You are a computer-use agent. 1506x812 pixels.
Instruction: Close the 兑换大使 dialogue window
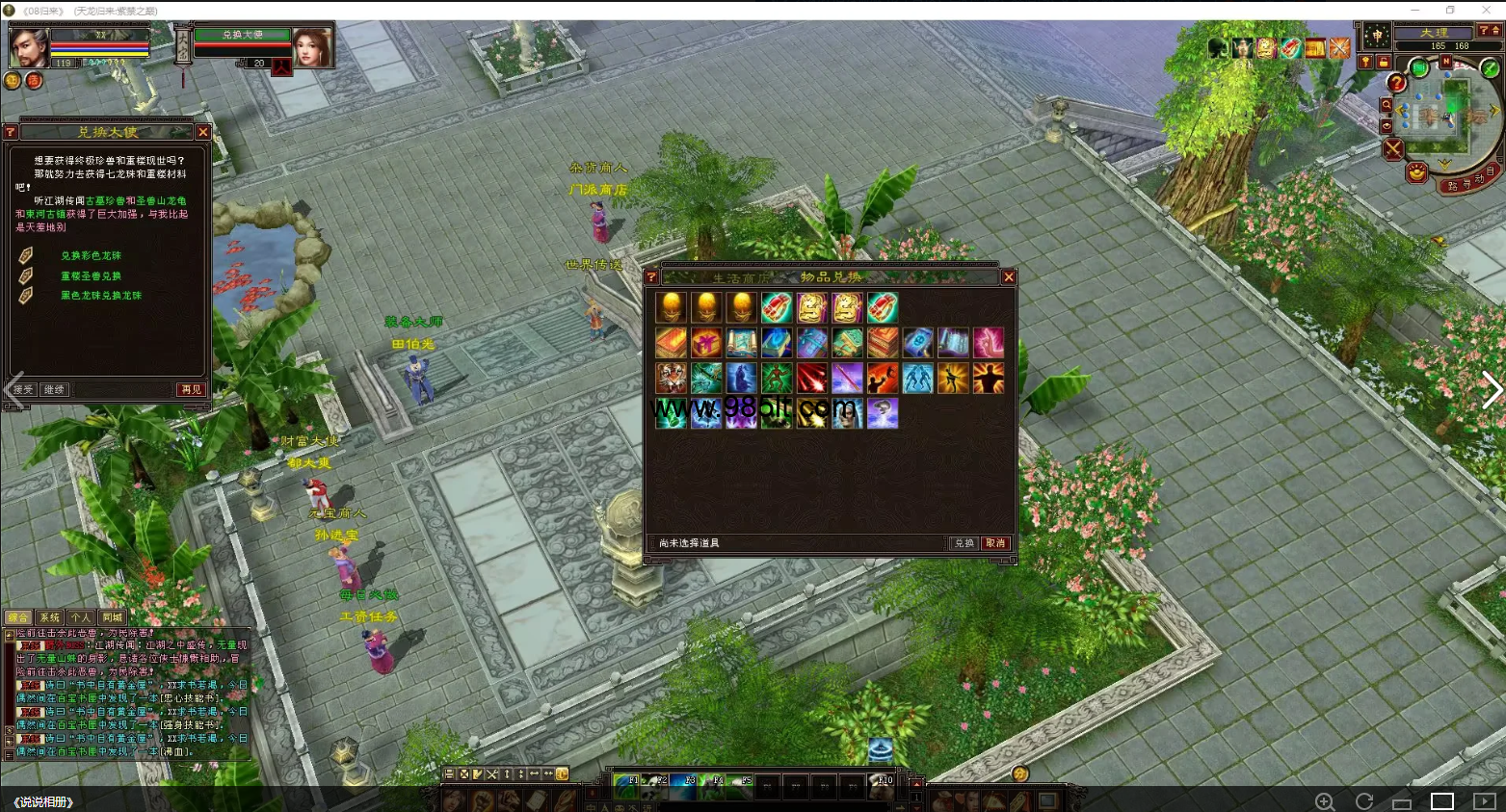point(202,132)
